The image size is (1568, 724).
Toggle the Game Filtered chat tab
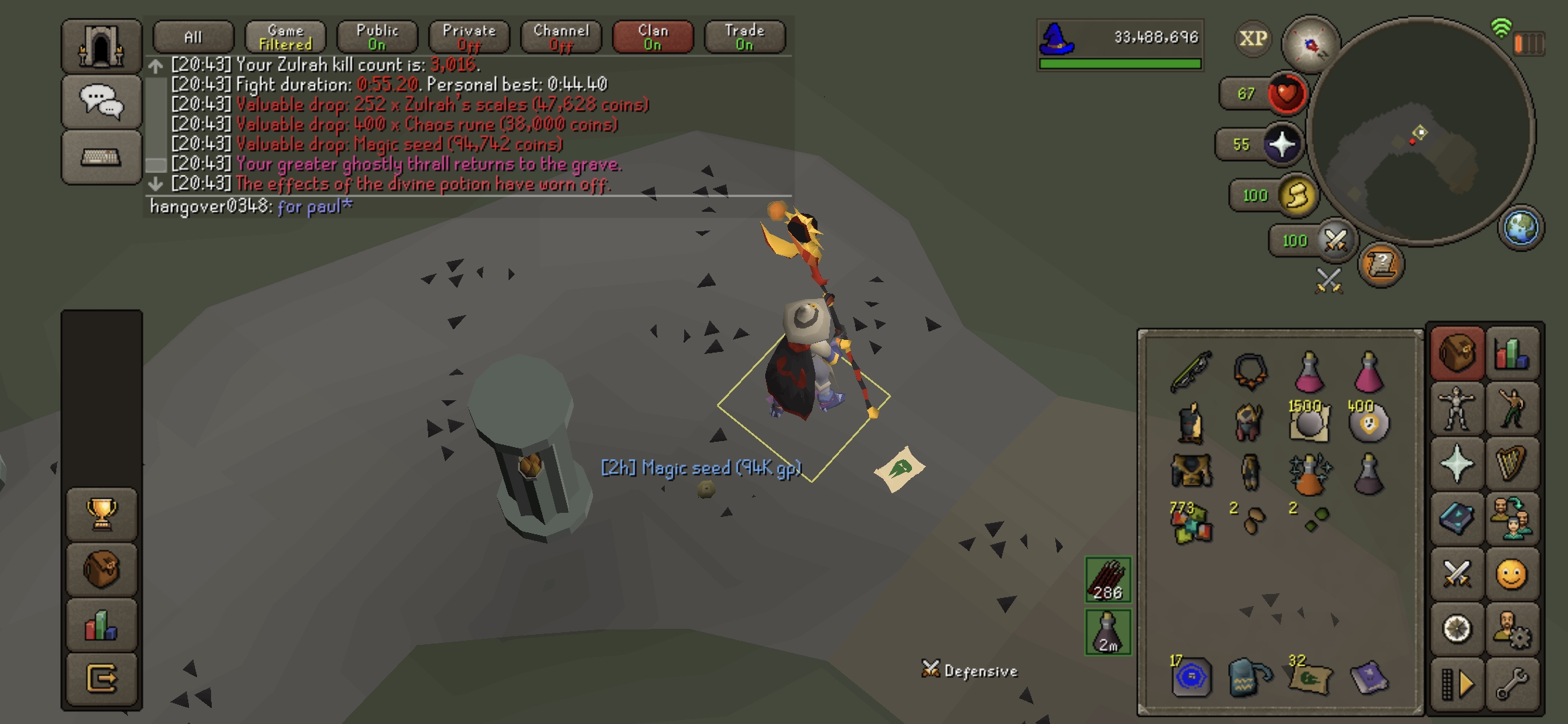tap(285, 38)
